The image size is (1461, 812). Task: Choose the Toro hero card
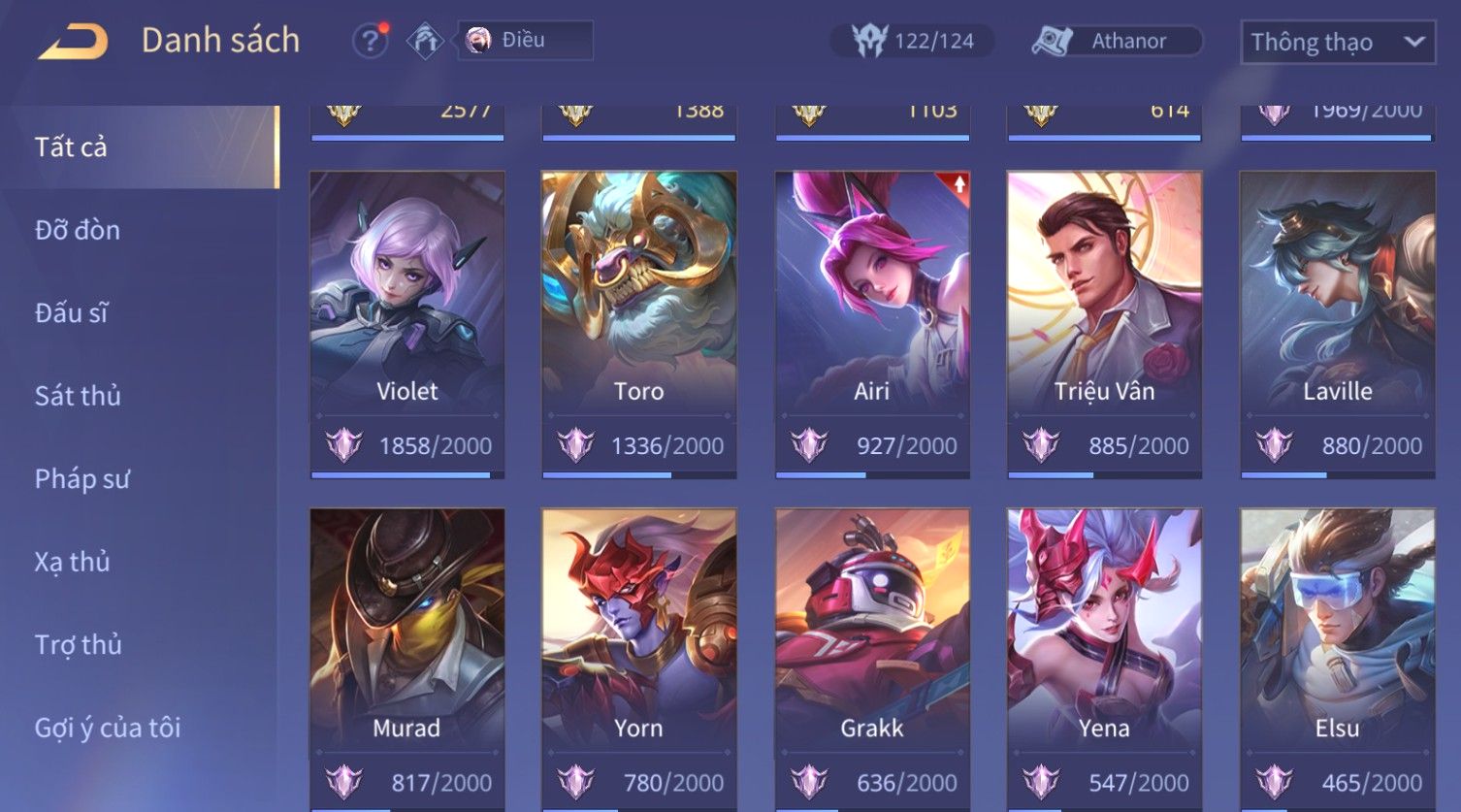[x=639, y=310]
